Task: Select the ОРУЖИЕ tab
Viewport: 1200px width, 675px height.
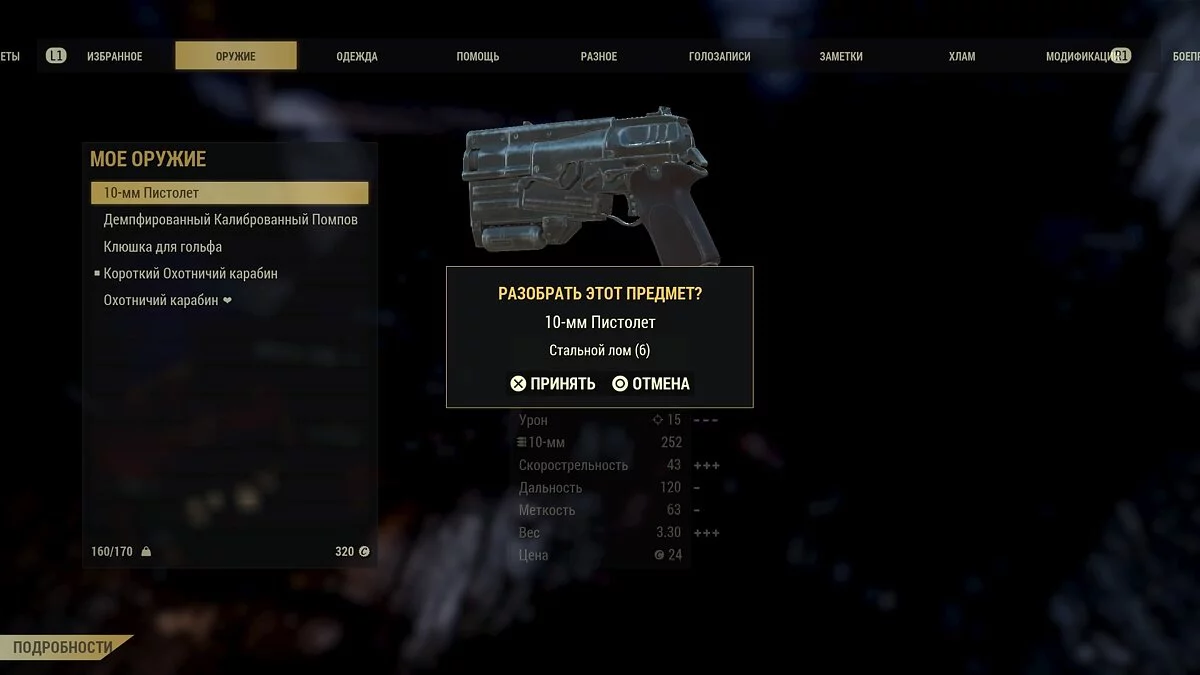Action: (235, 56)
